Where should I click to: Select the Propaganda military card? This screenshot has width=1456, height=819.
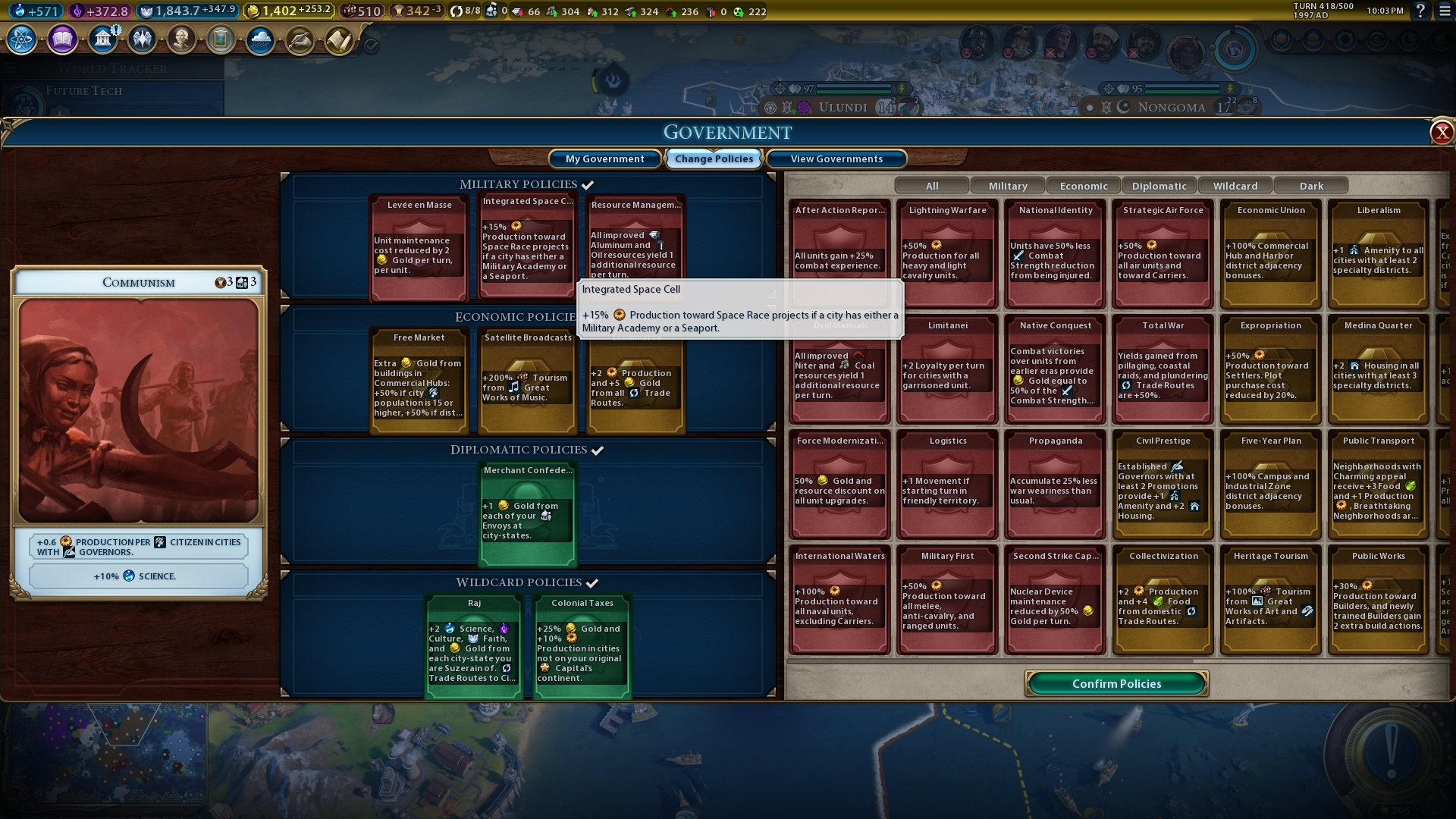coord(1056,484)
